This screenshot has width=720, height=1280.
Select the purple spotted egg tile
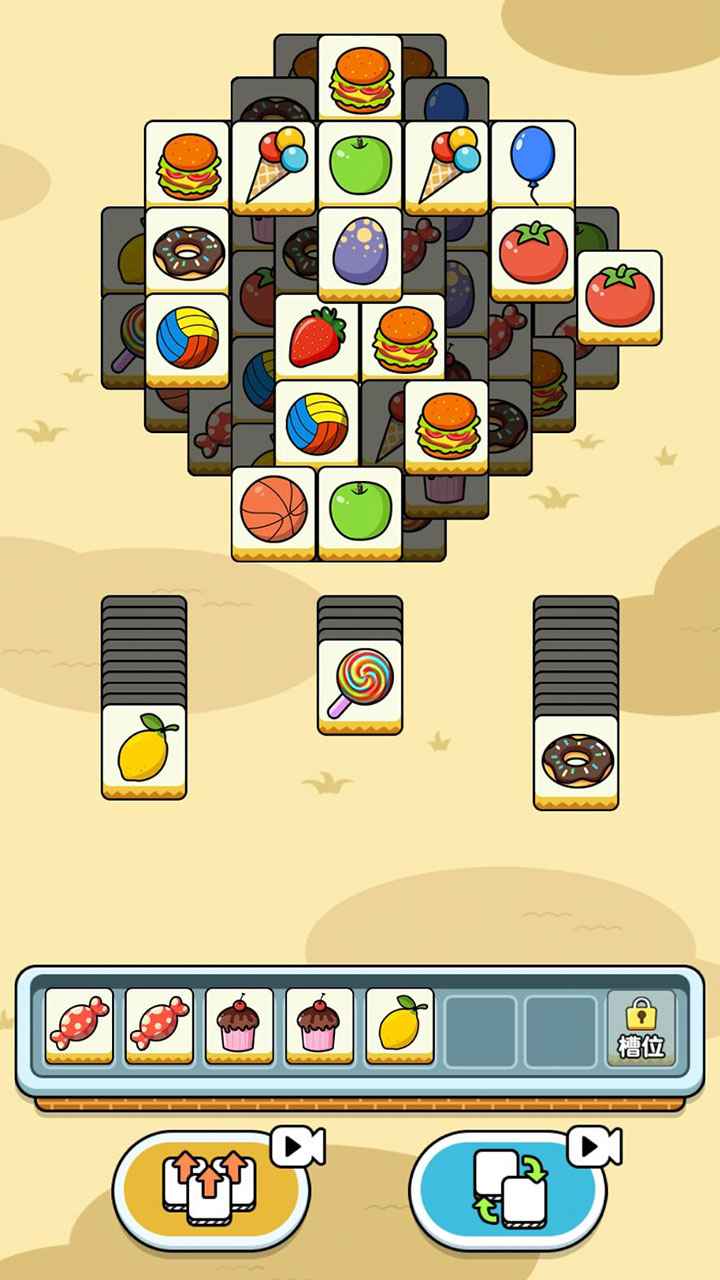(x=359, y=250)
